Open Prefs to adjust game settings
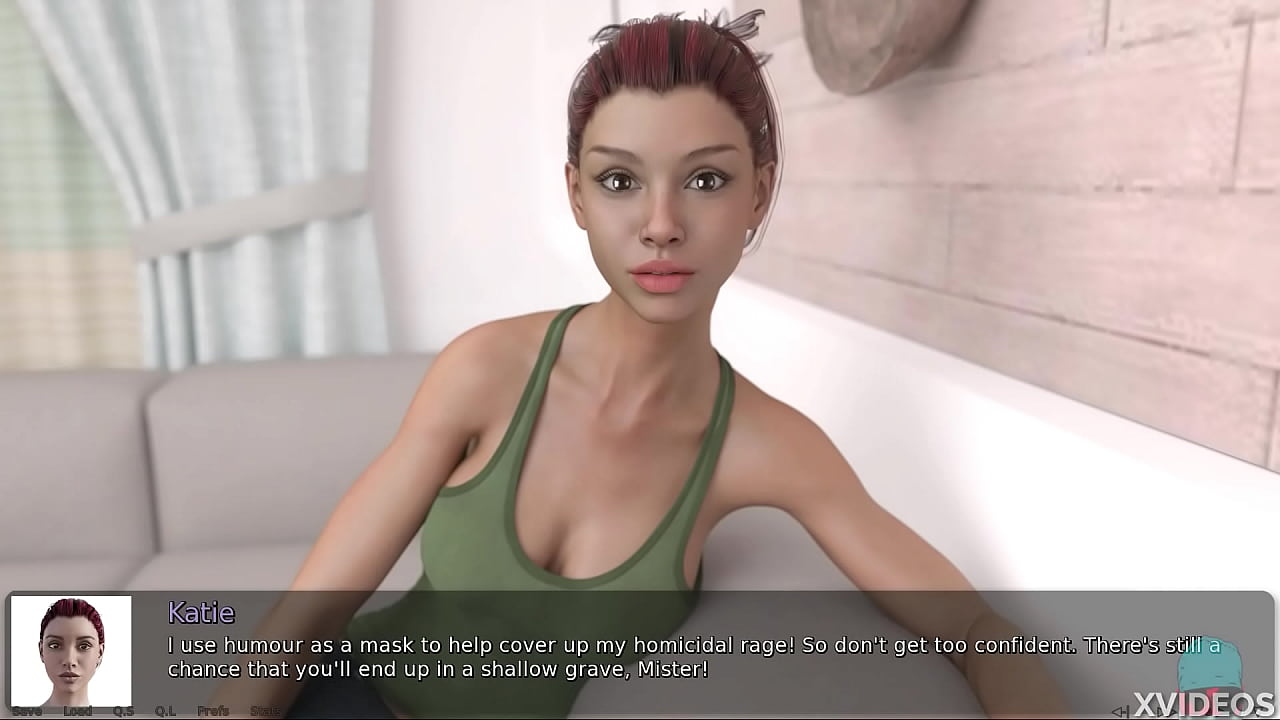This screenshot has height=720, width=1280. point(213,711)
